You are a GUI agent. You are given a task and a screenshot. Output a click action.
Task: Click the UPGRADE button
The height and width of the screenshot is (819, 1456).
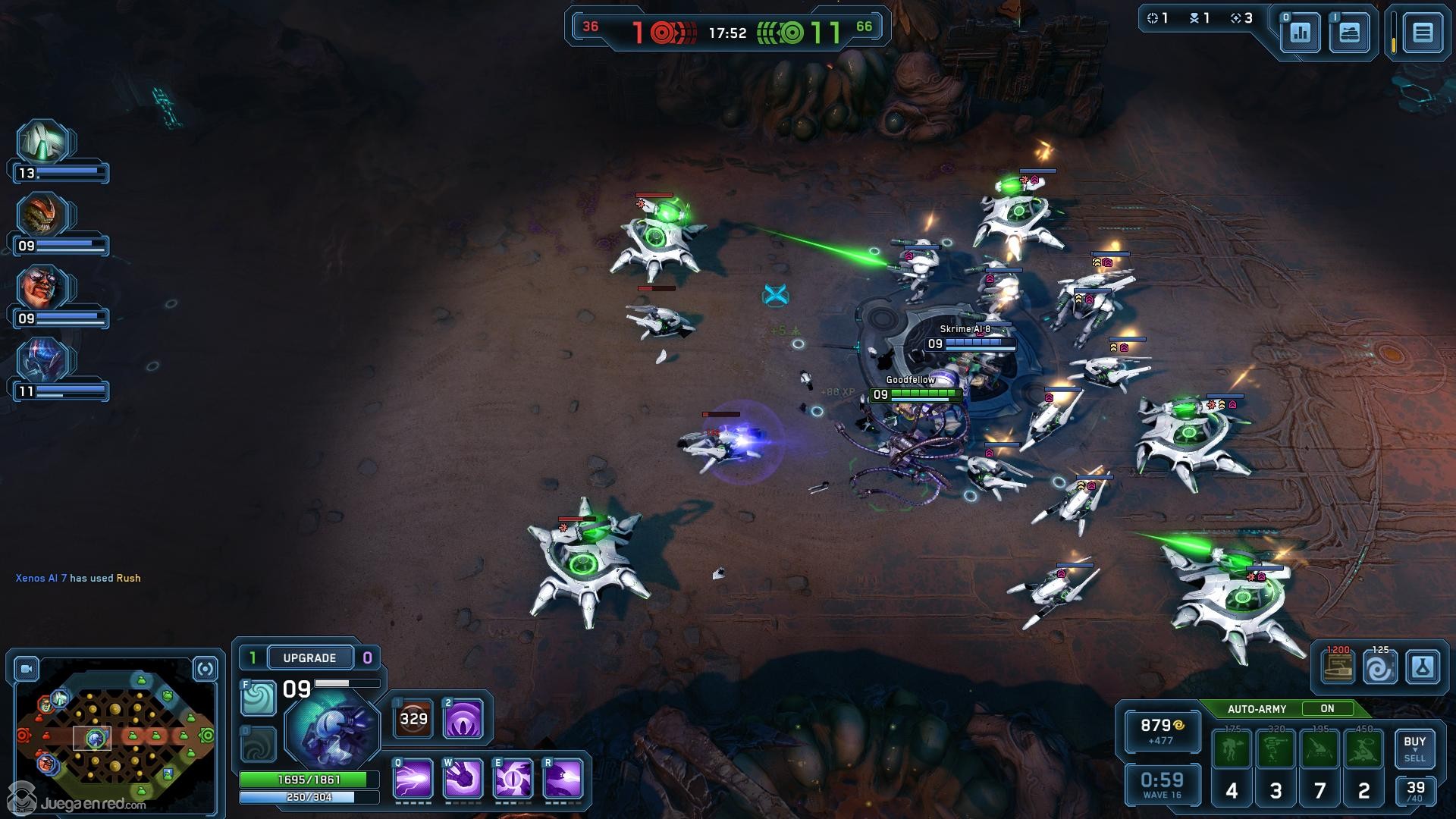click(x=309, y=657)
